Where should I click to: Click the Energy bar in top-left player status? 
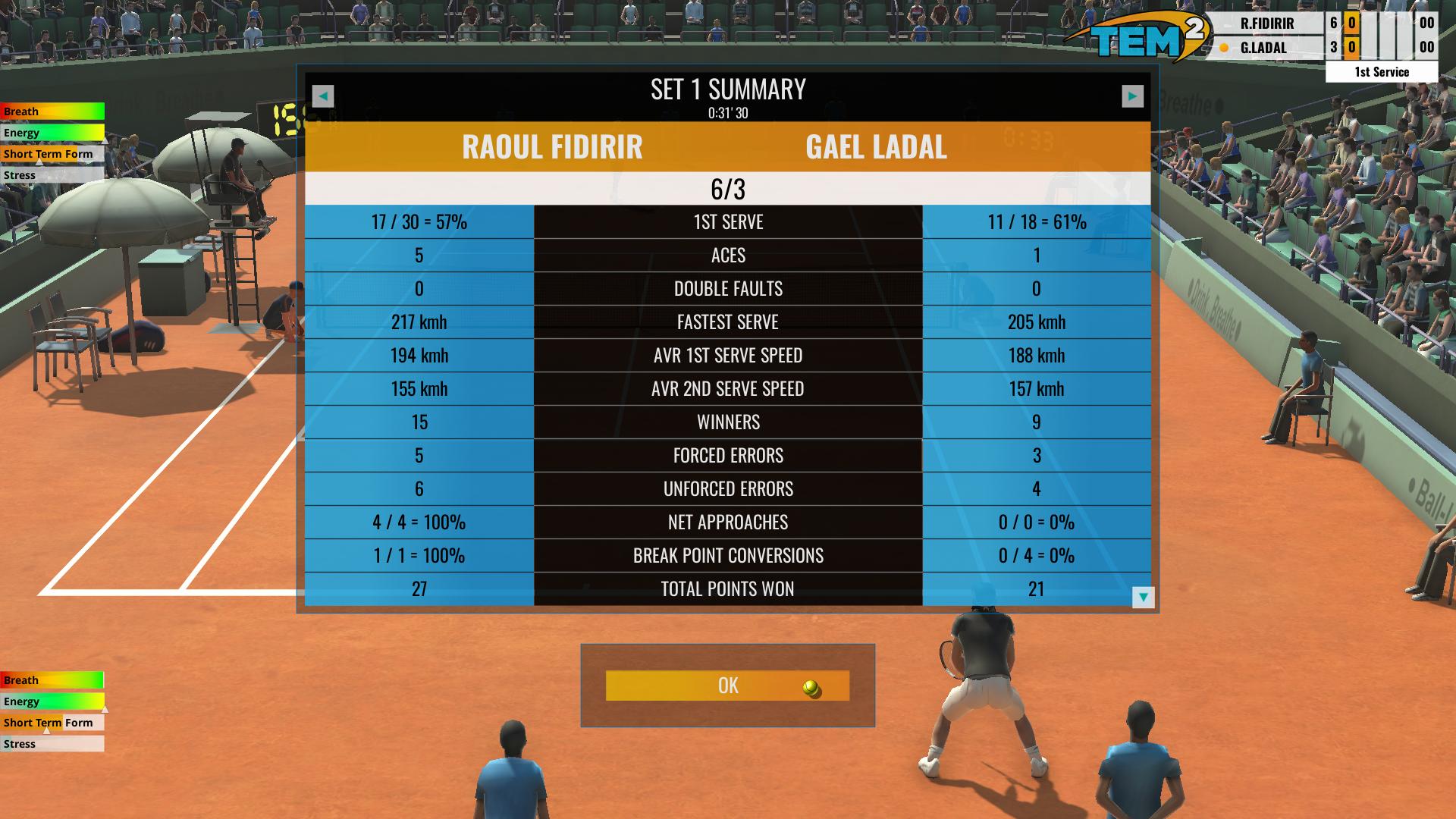coord(51,133)
